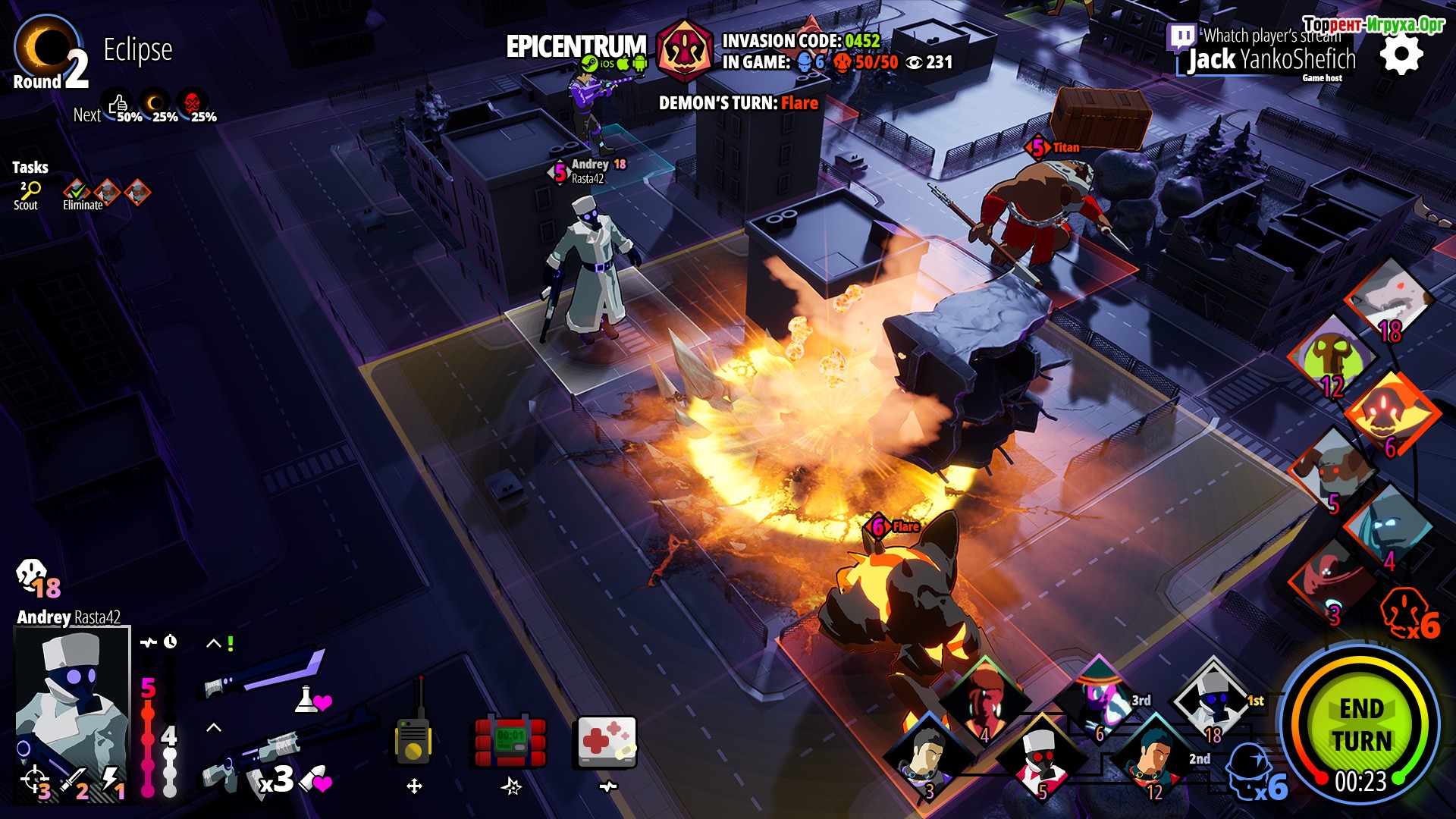Open the Twitch player's stream link
Viewport: 1456px width, 819px height.
coord(1181,36)
